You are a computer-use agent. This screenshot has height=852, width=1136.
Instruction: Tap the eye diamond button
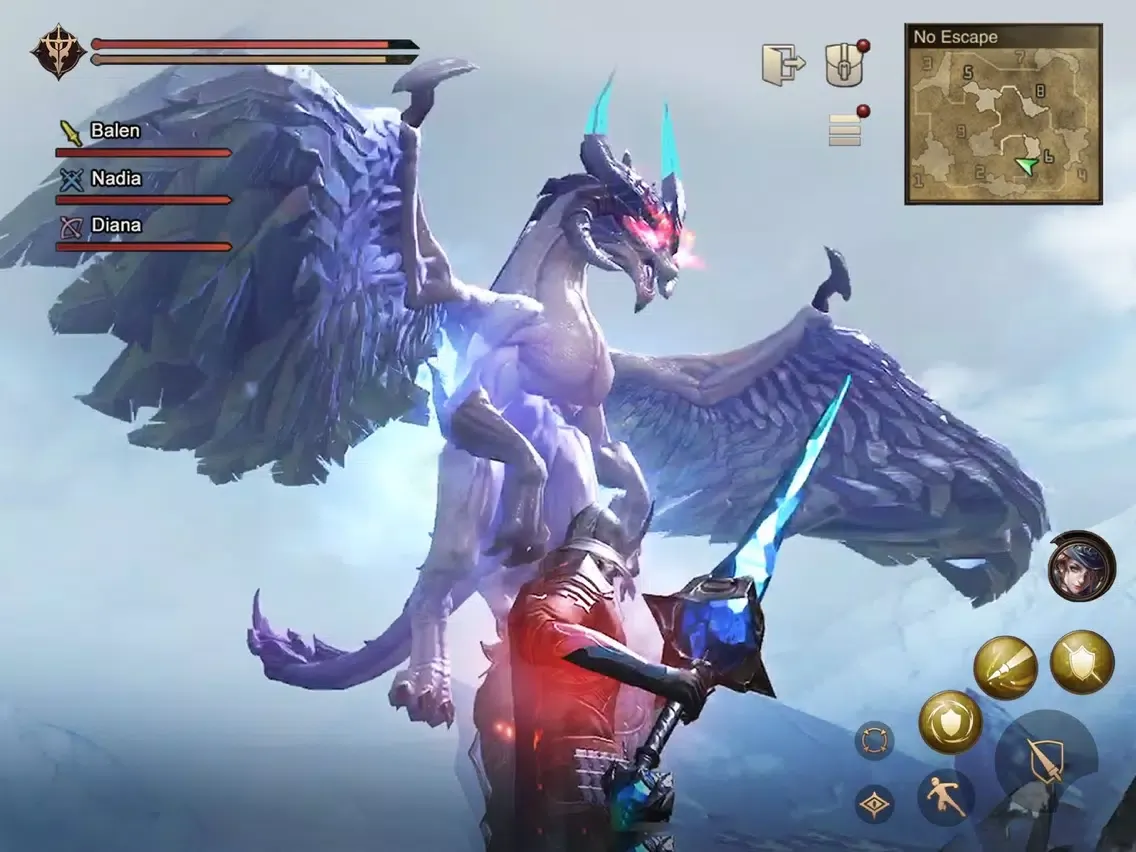[874, 804]
